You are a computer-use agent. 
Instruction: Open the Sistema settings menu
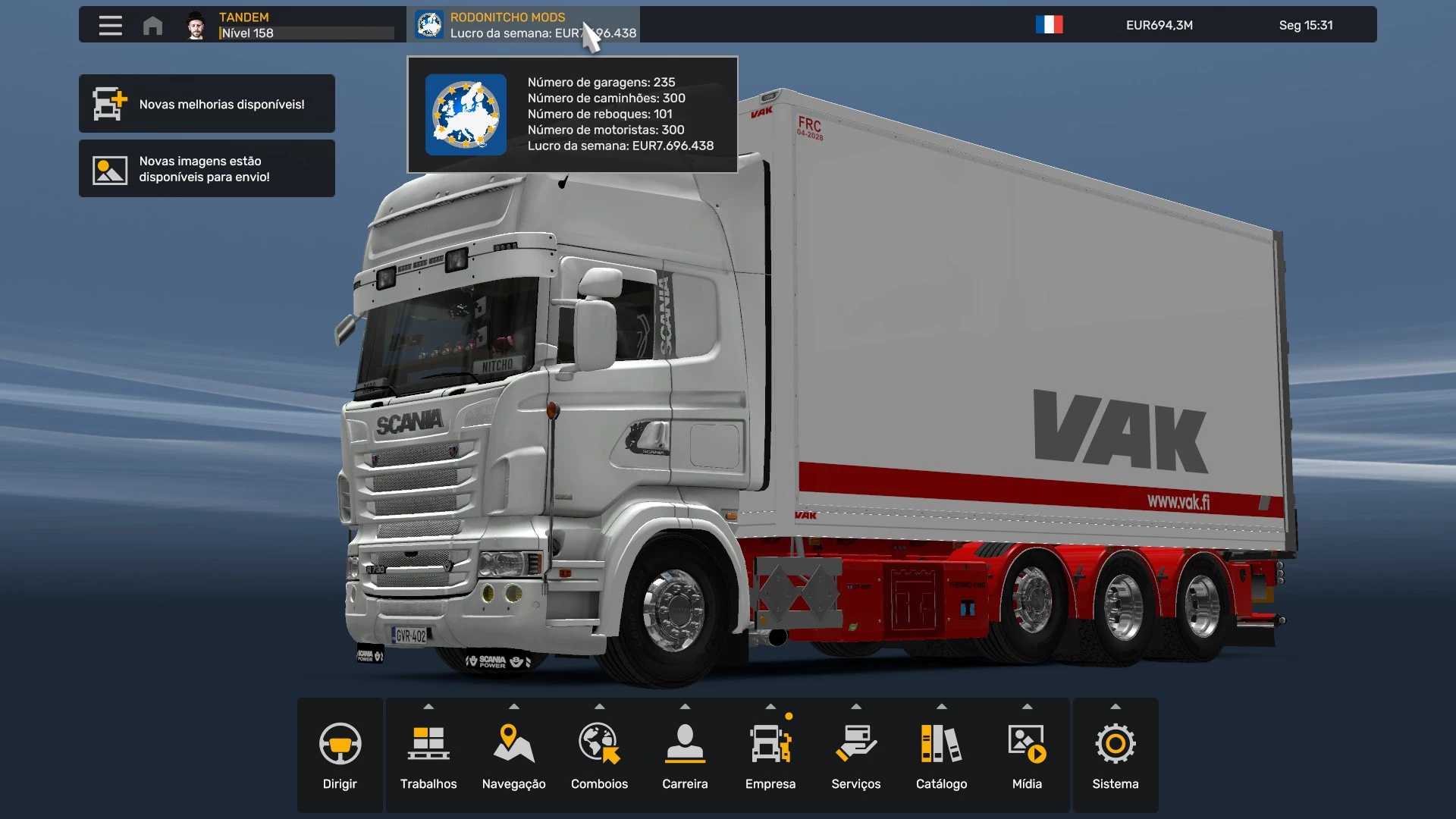point(1115,755)
